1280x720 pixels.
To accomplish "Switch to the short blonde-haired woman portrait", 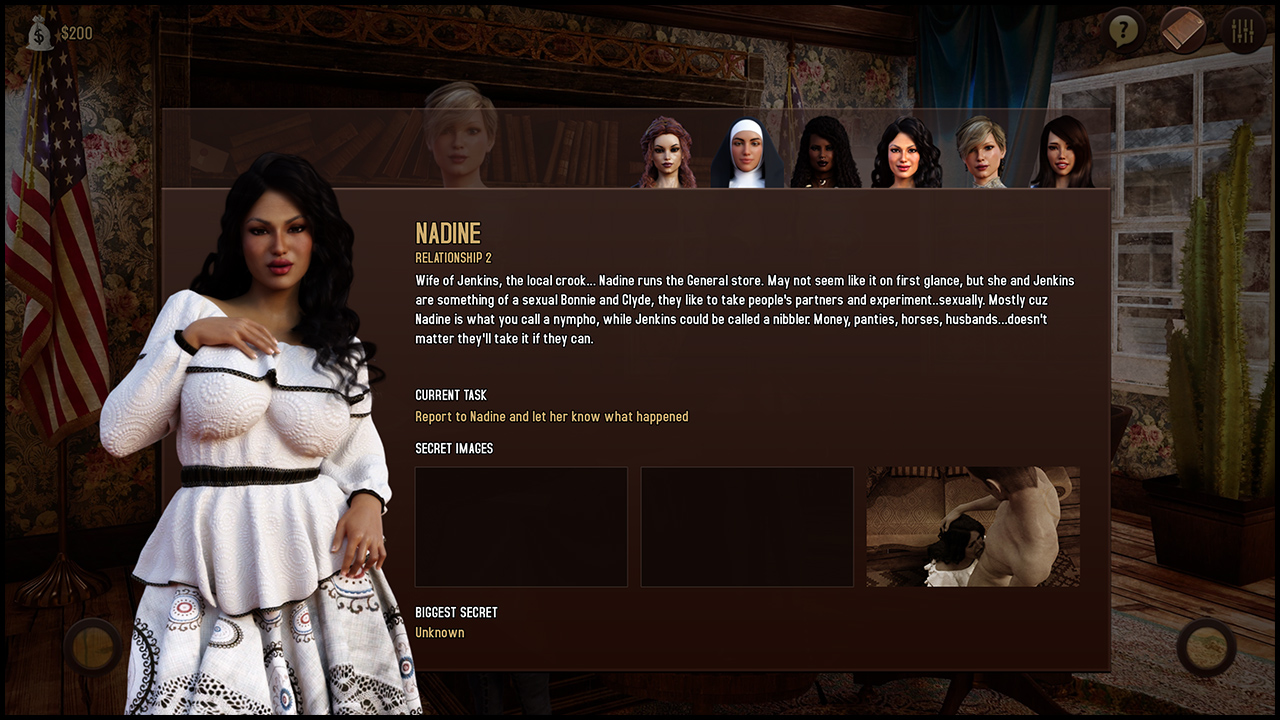I will (981, 153).
